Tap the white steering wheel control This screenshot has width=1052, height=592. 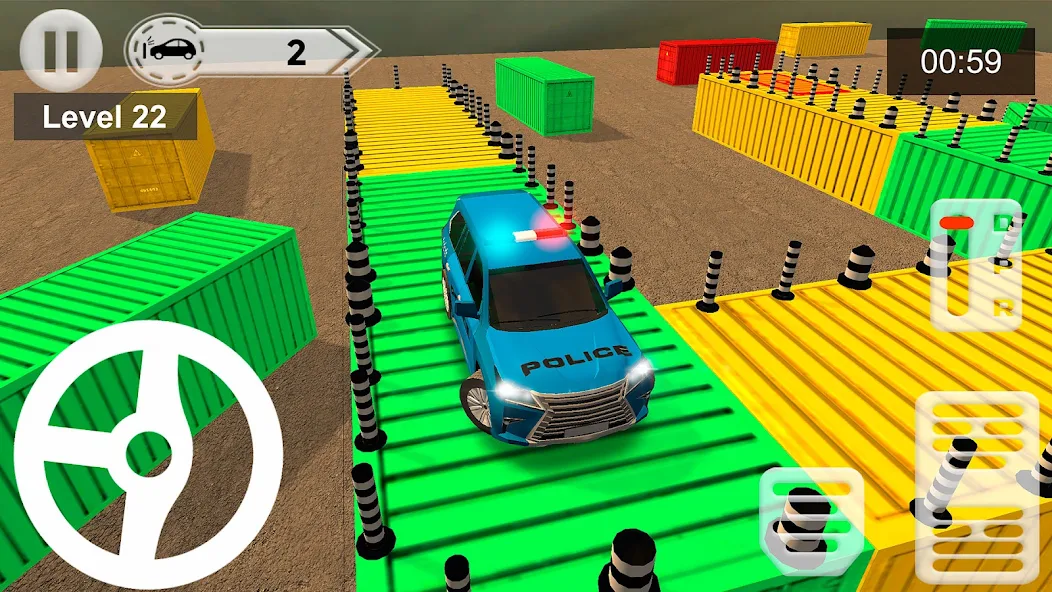tap(148, 454)
